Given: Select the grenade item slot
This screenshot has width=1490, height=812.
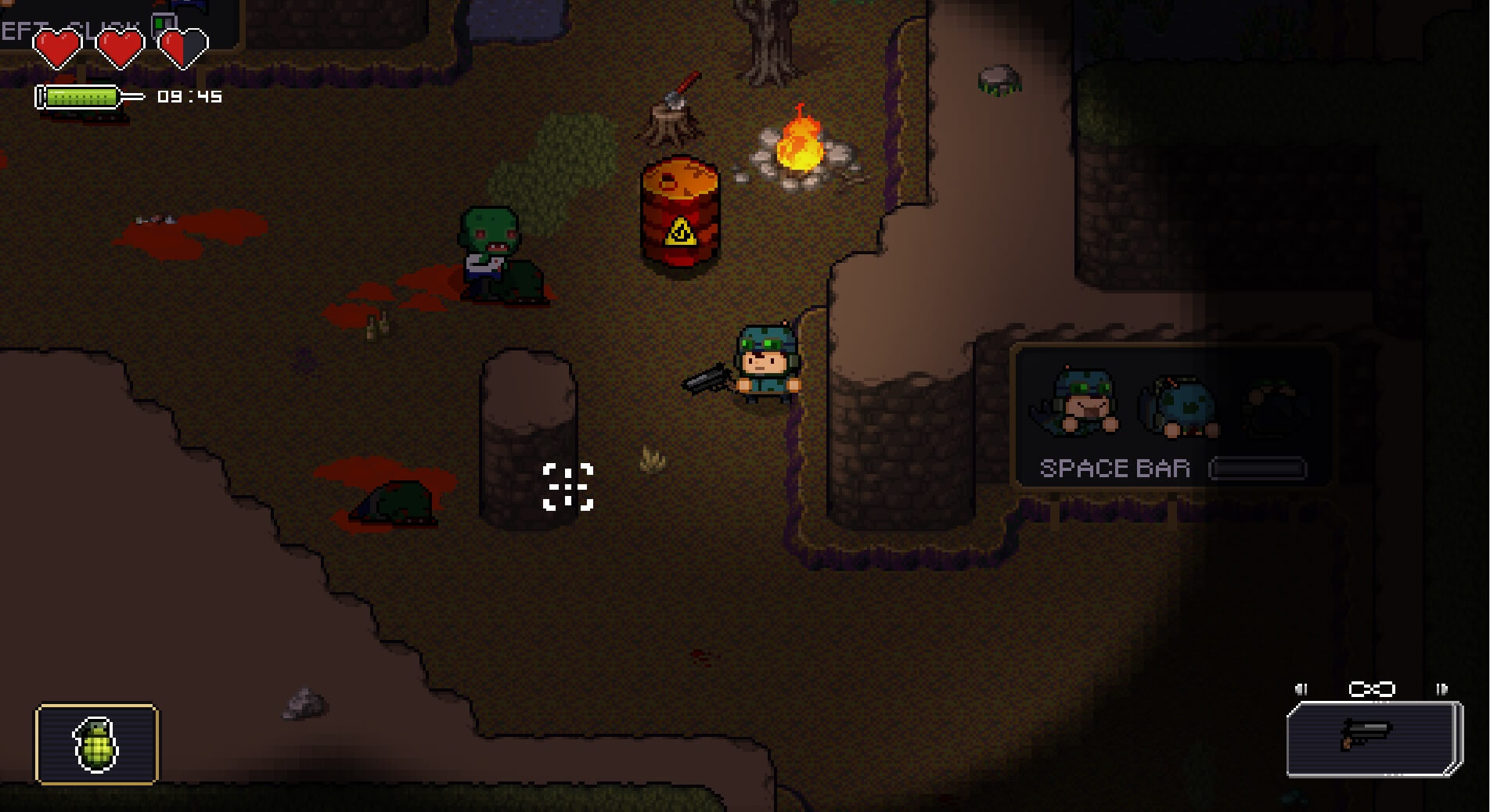Looking at the screenshot, I should [x=96, y=744].
